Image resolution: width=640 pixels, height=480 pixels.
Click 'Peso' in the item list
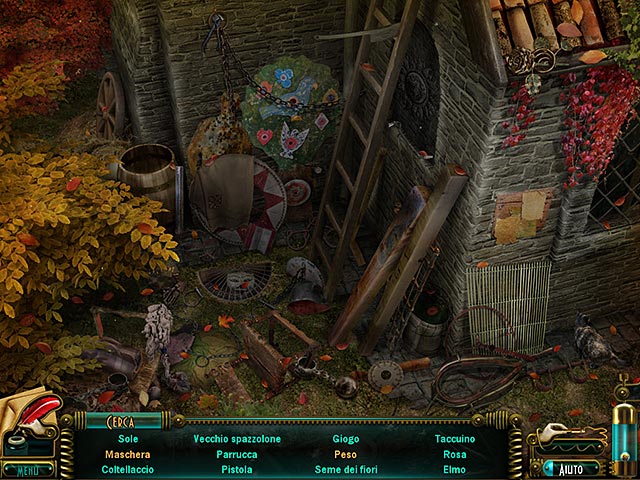345,453
